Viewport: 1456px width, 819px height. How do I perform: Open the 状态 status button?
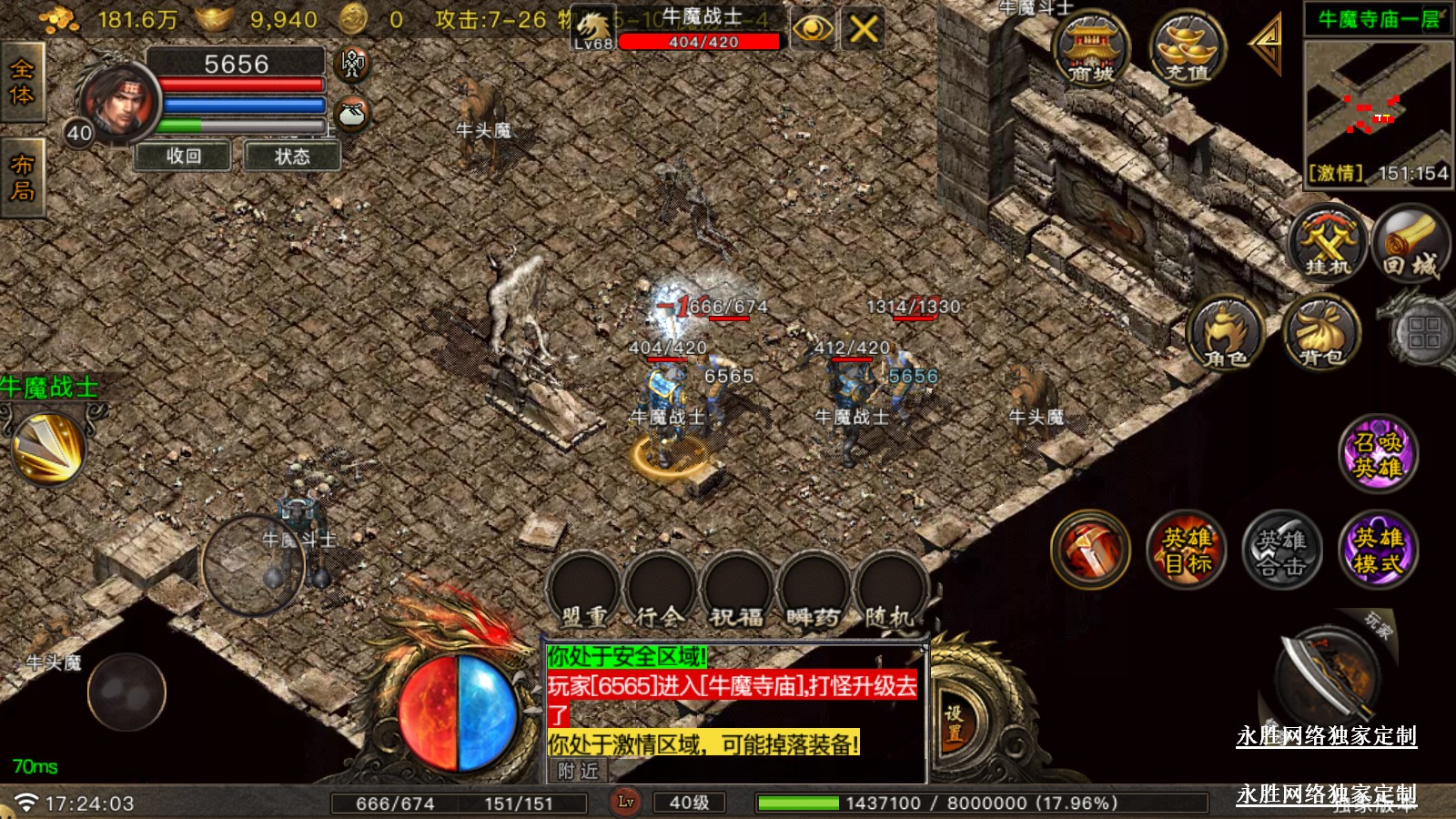pos(292,157)
